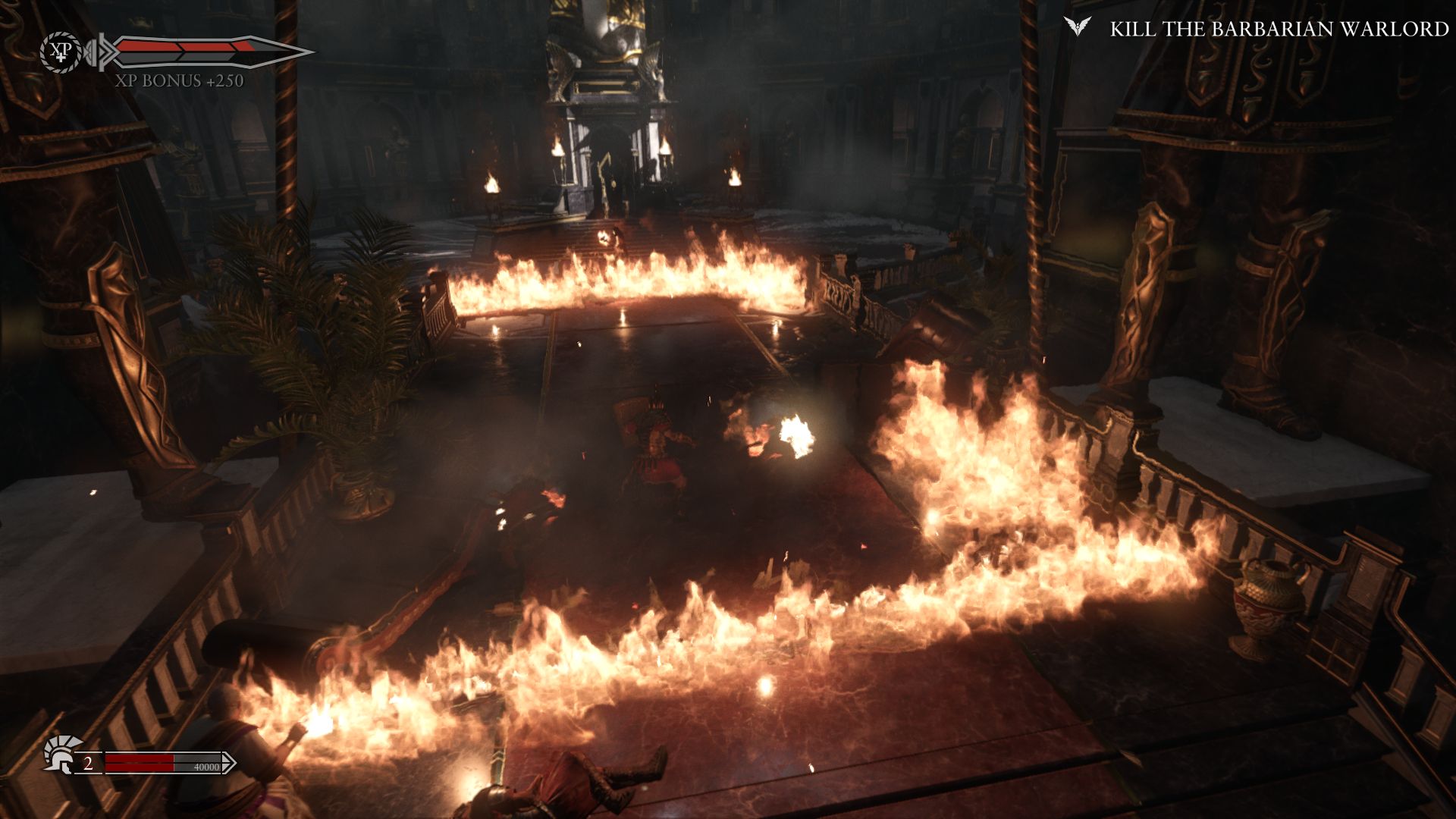
Task: Click the Roman helmet player icon
Action: tap(61, 753)
